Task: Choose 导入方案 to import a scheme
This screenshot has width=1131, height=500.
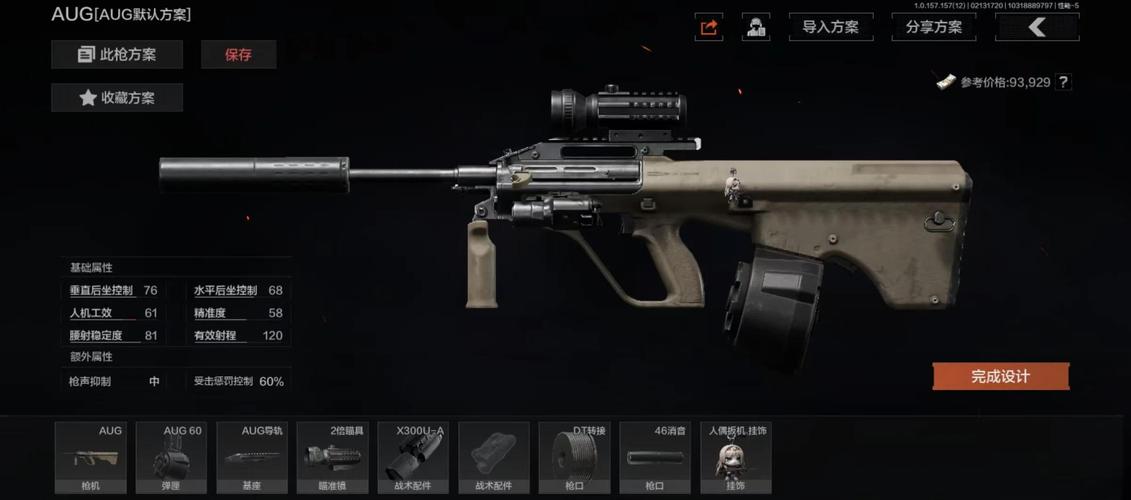Action: (x=830, y=27)
